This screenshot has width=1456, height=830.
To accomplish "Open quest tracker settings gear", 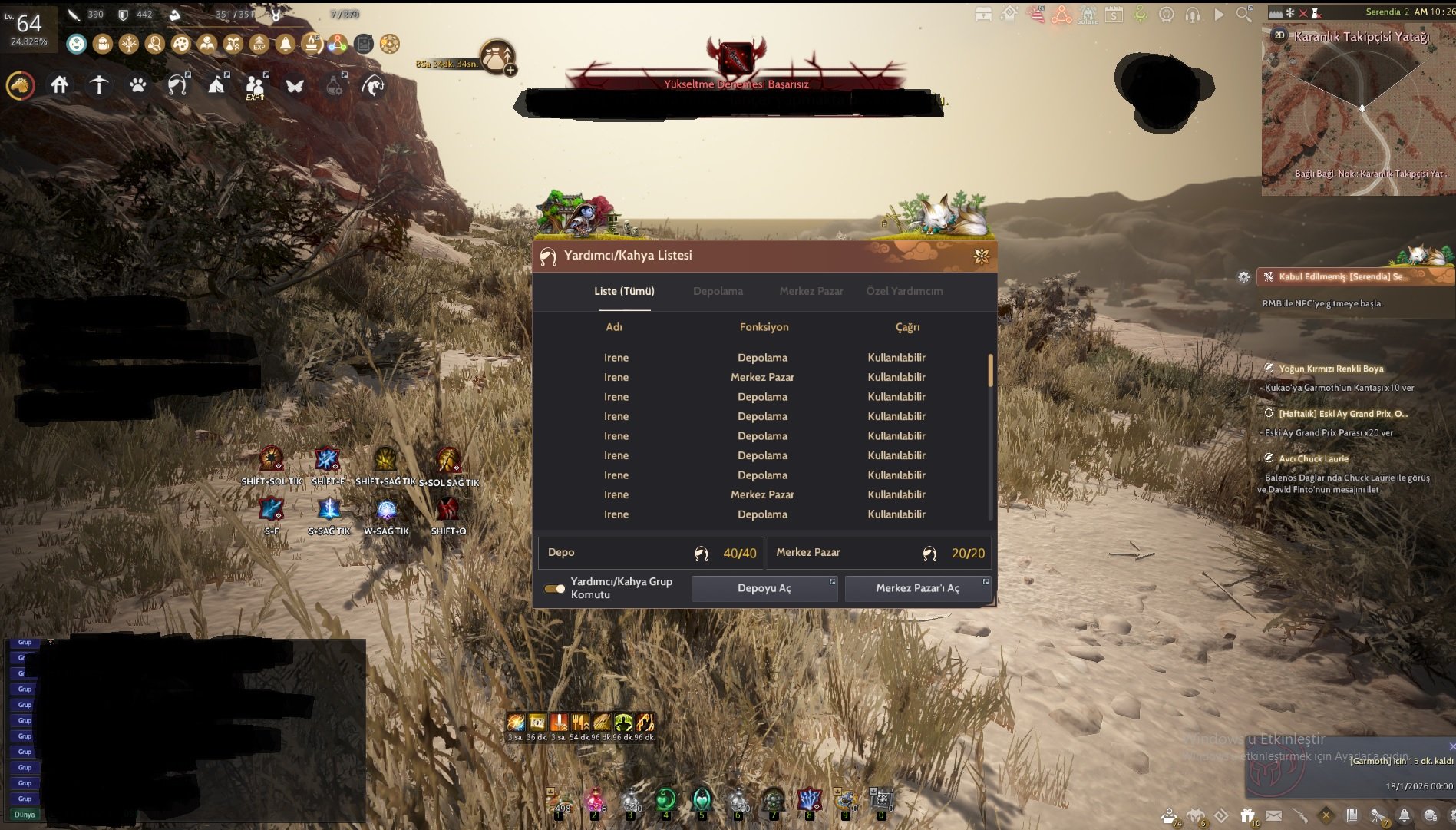I will 1243,277.
